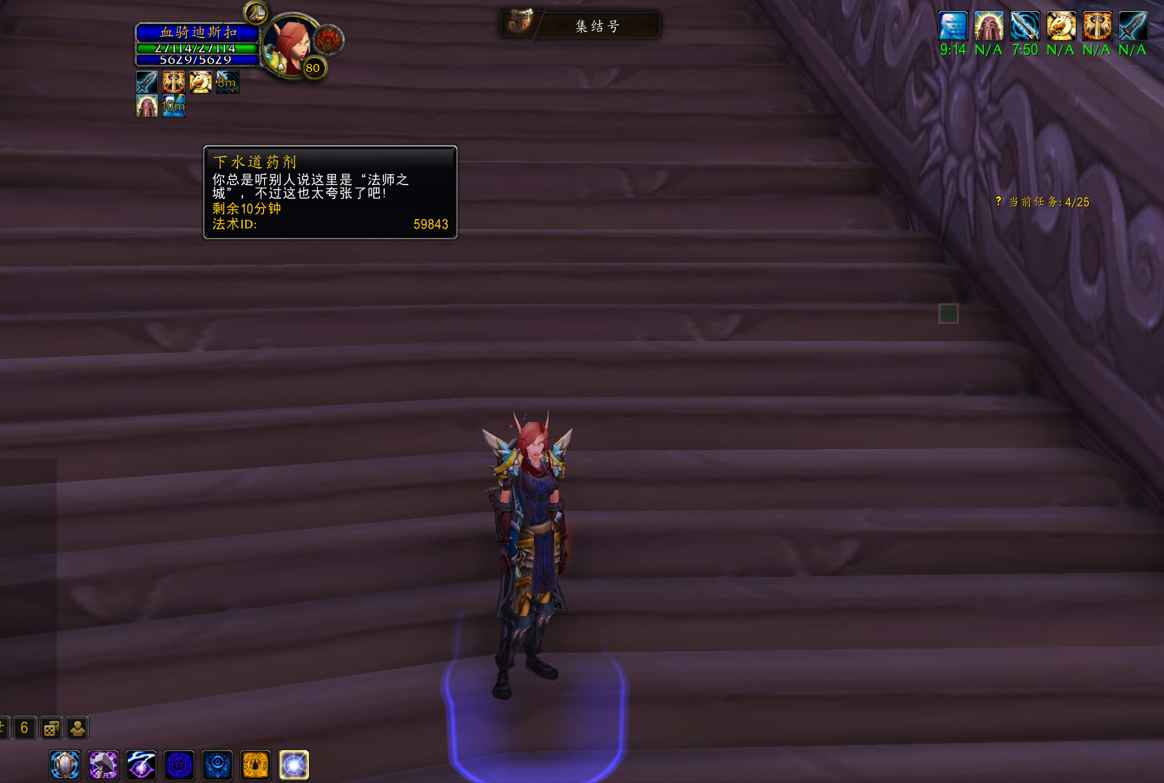Click the round gold icon above the portrait
Screen dimensions: 1164x783
click(256, 13)
